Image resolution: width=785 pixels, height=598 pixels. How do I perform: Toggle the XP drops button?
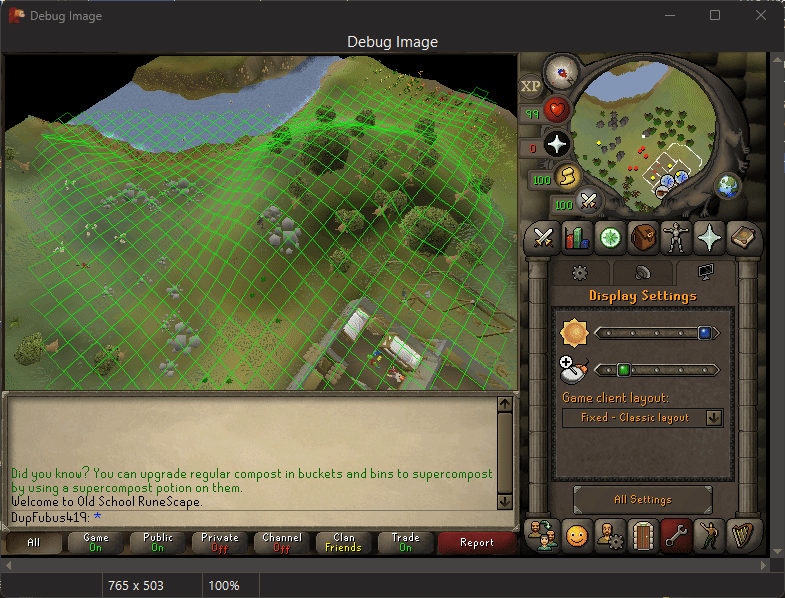[x=530, y=87]
